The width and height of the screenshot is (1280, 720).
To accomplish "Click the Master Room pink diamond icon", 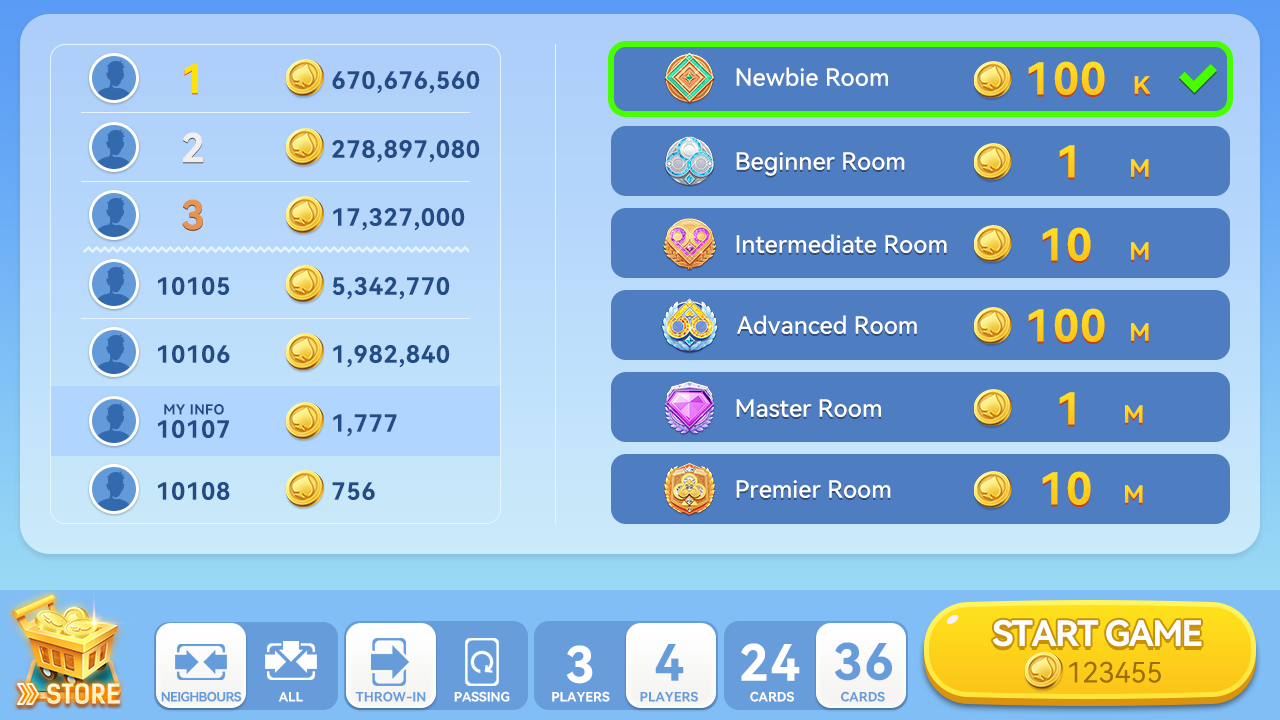I will 688,407.
